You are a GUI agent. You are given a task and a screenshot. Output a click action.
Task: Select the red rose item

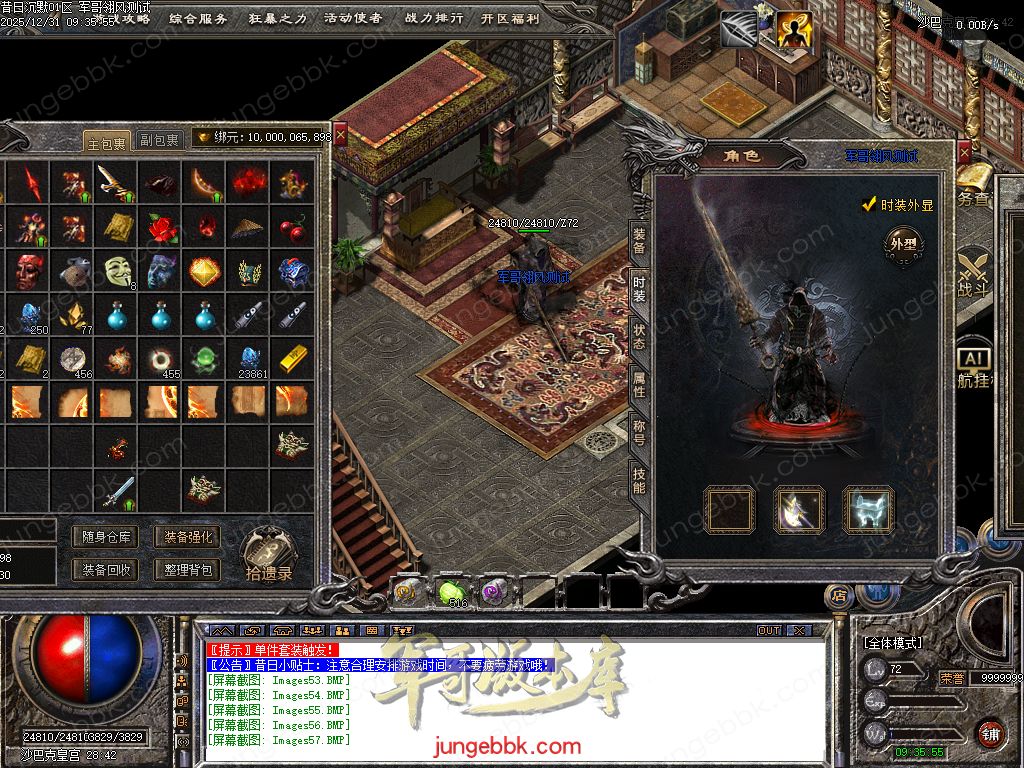click(162, 227)
